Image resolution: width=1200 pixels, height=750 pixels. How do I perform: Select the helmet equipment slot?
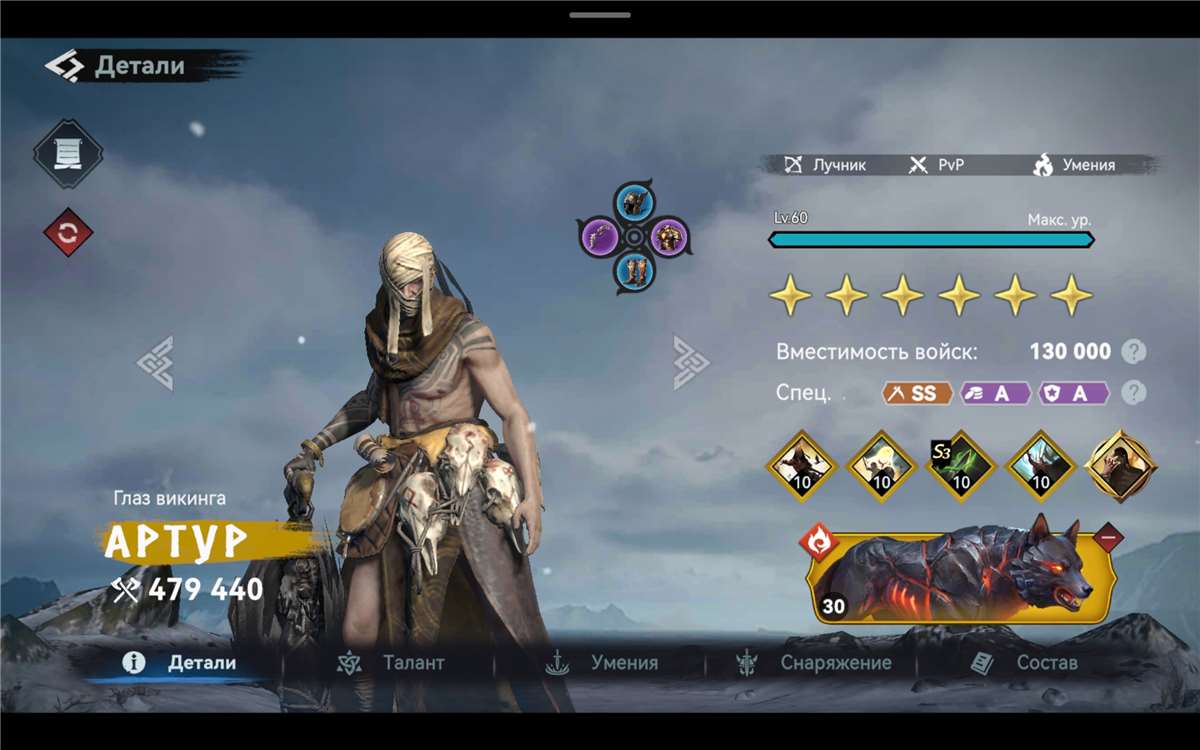coord(633,204)
